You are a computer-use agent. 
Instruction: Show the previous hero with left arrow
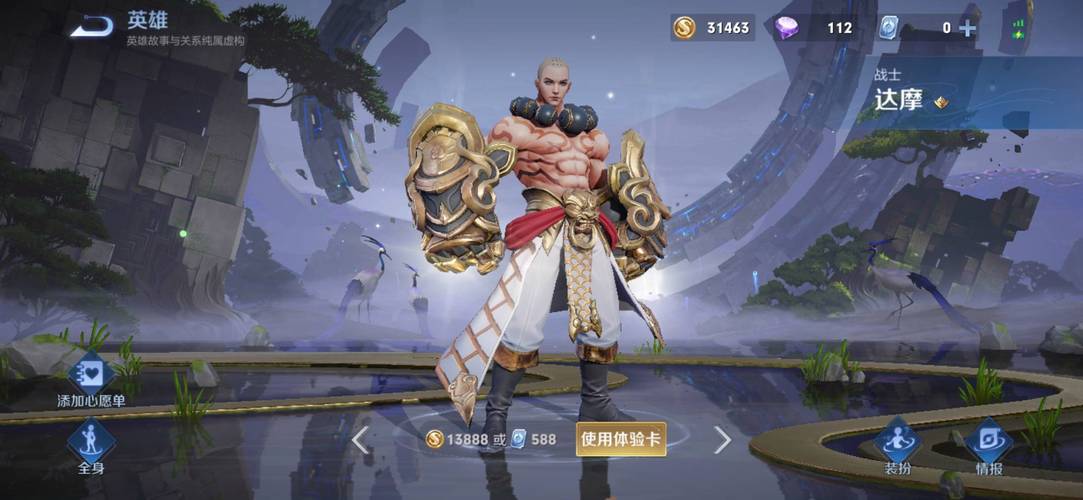pyautogui.click(x=361, y=439)
